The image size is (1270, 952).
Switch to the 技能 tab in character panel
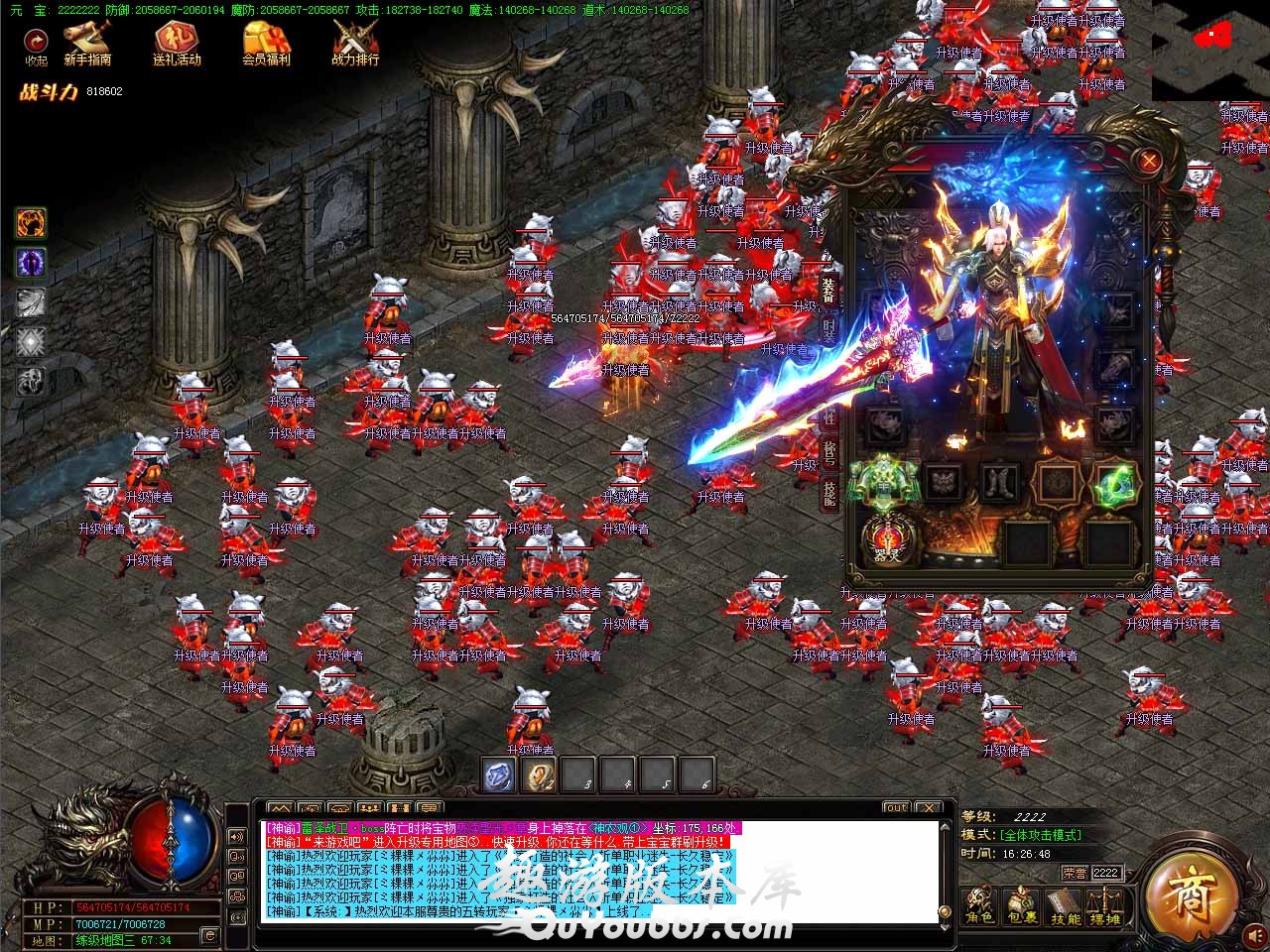click(828, 493)
